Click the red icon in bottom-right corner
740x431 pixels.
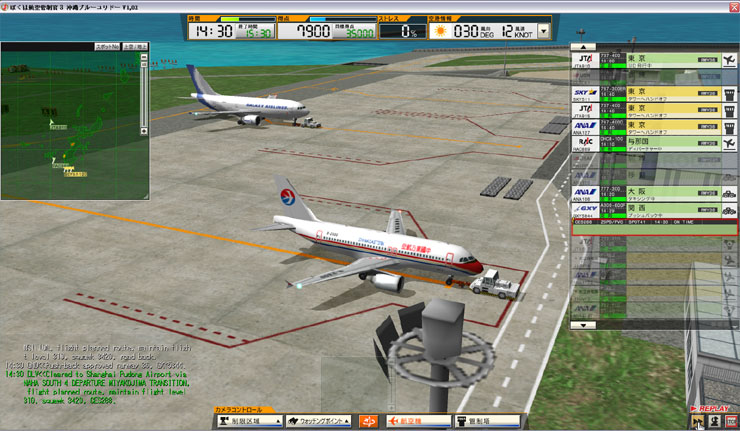(731, 422)
